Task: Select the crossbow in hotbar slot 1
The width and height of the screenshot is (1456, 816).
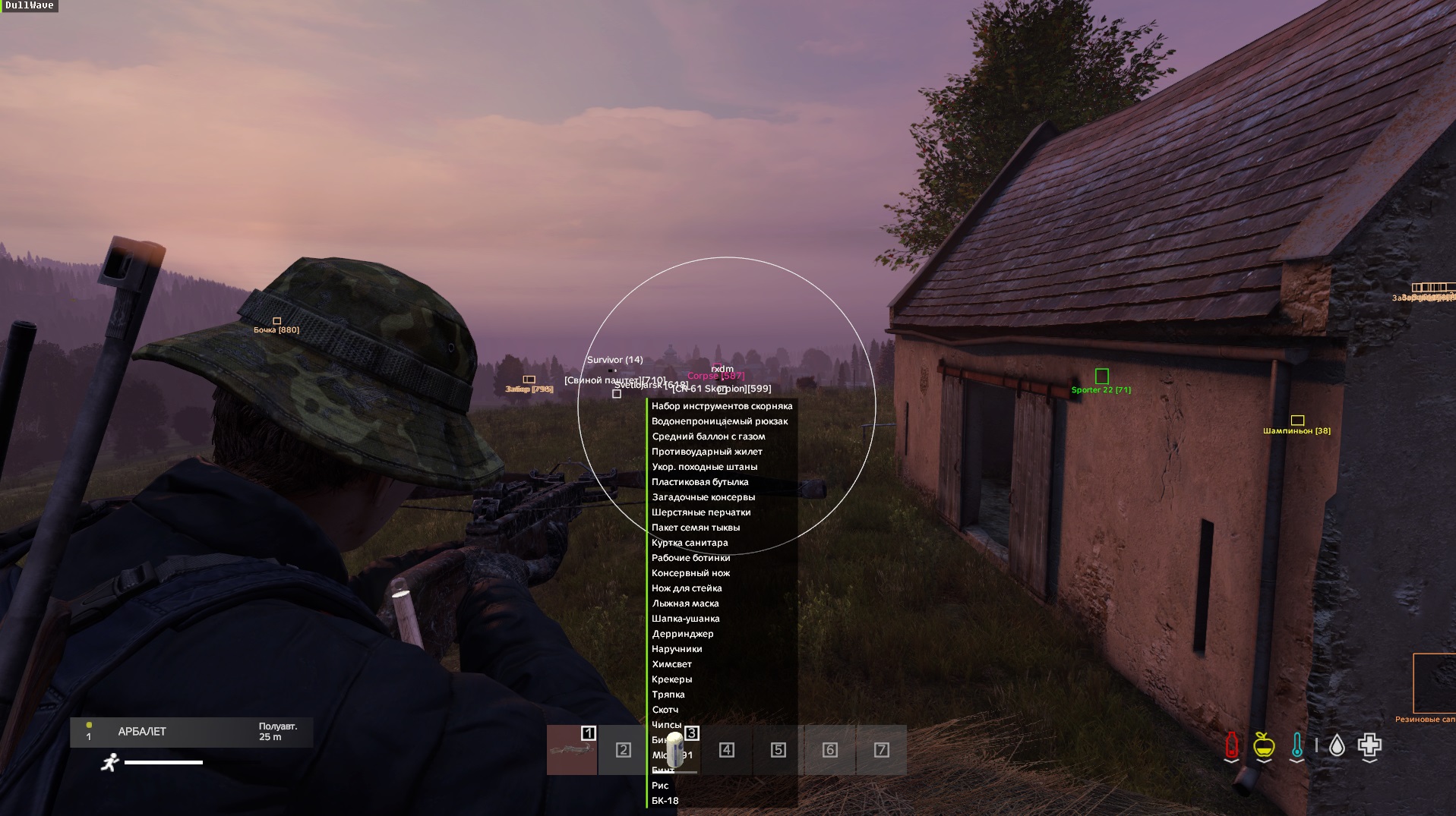Action: 572,750
